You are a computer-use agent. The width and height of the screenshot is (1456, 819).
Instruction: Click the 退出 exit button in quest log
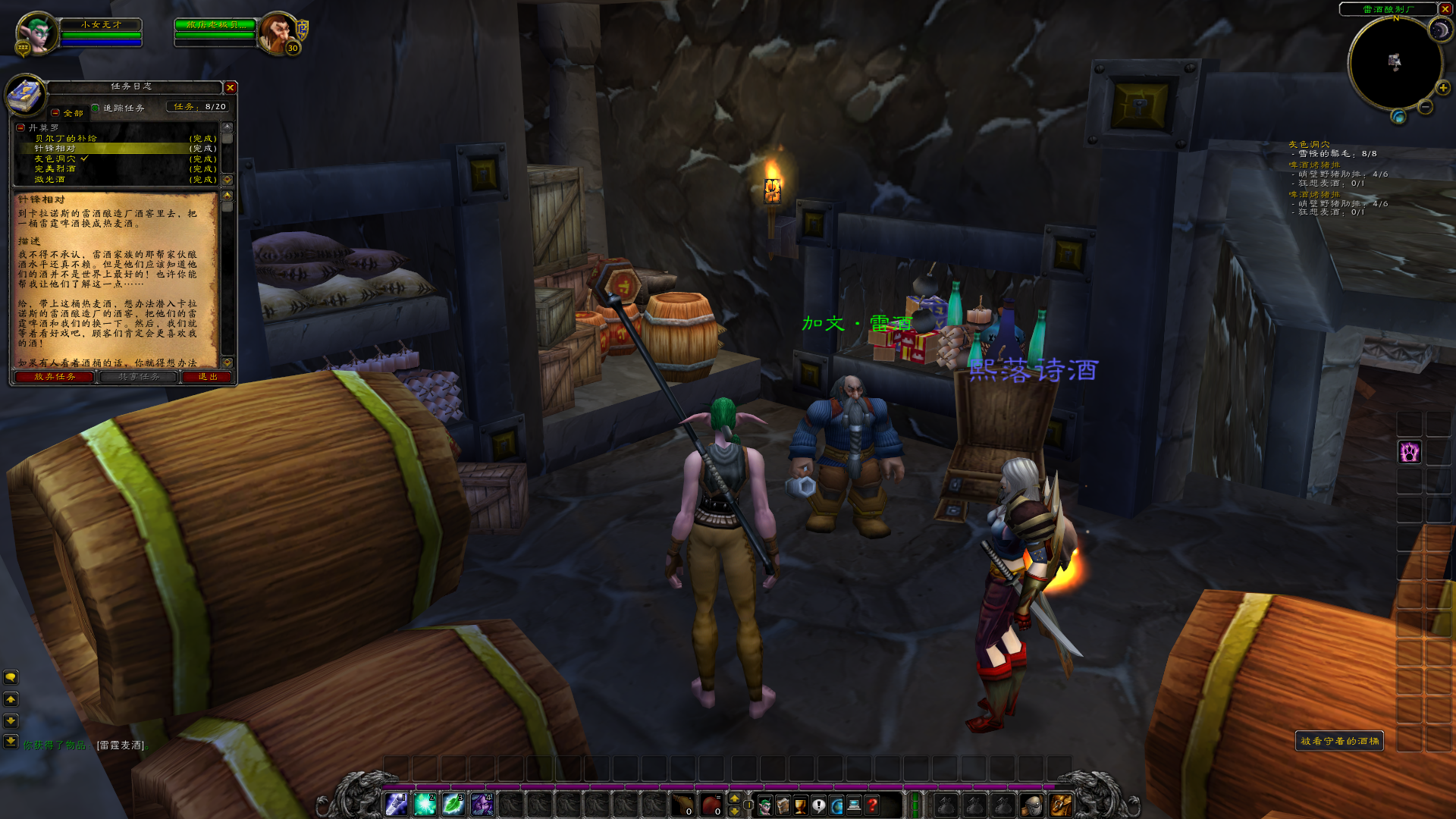tap(208, 377)
